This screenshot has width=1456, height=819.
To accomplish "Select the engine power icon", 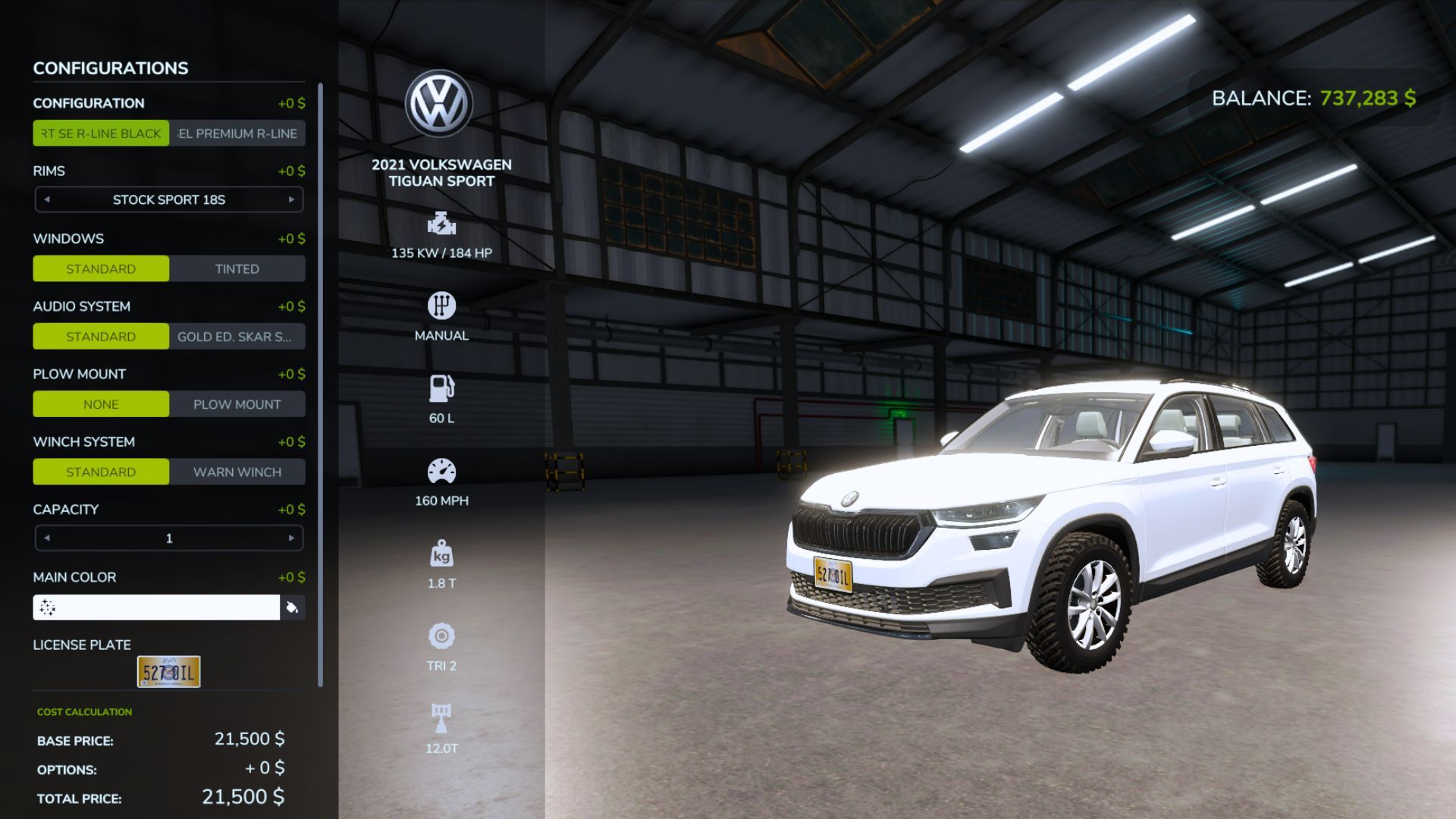I will (441, 225).
